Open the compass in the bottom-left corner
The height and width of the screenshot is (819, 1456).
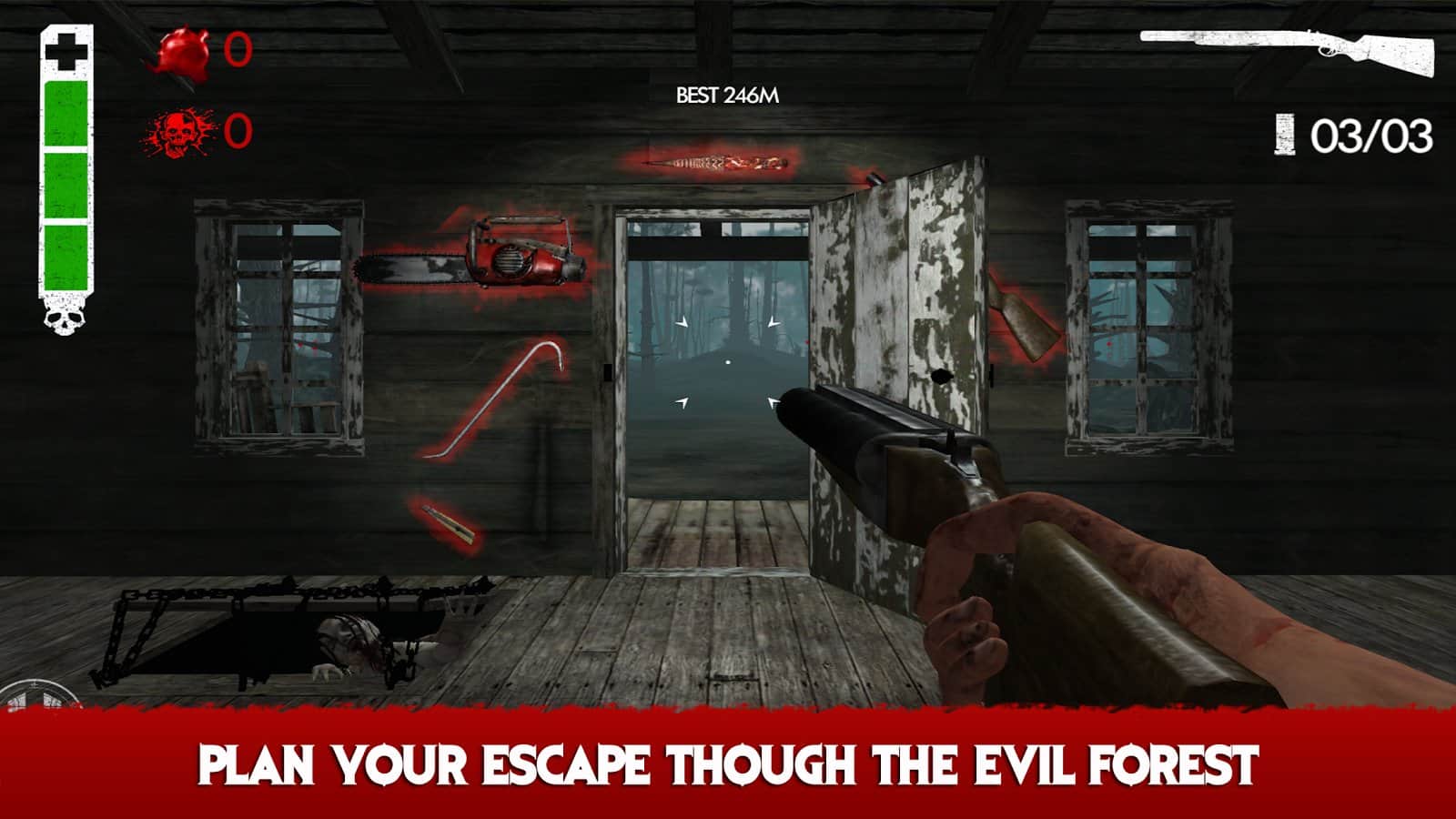(35, 692)
